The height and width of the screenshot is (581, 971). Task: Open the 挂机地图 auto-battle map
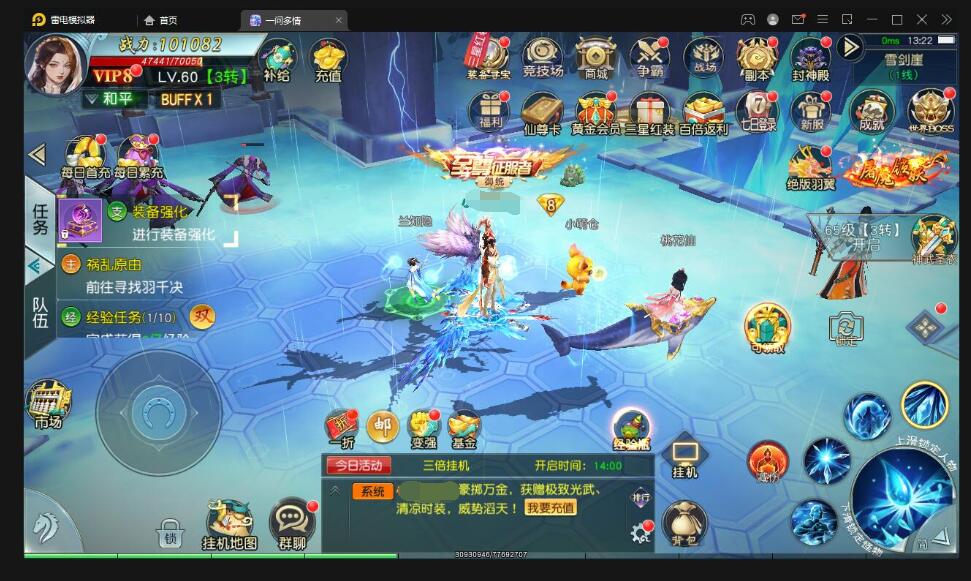(229, 524)
